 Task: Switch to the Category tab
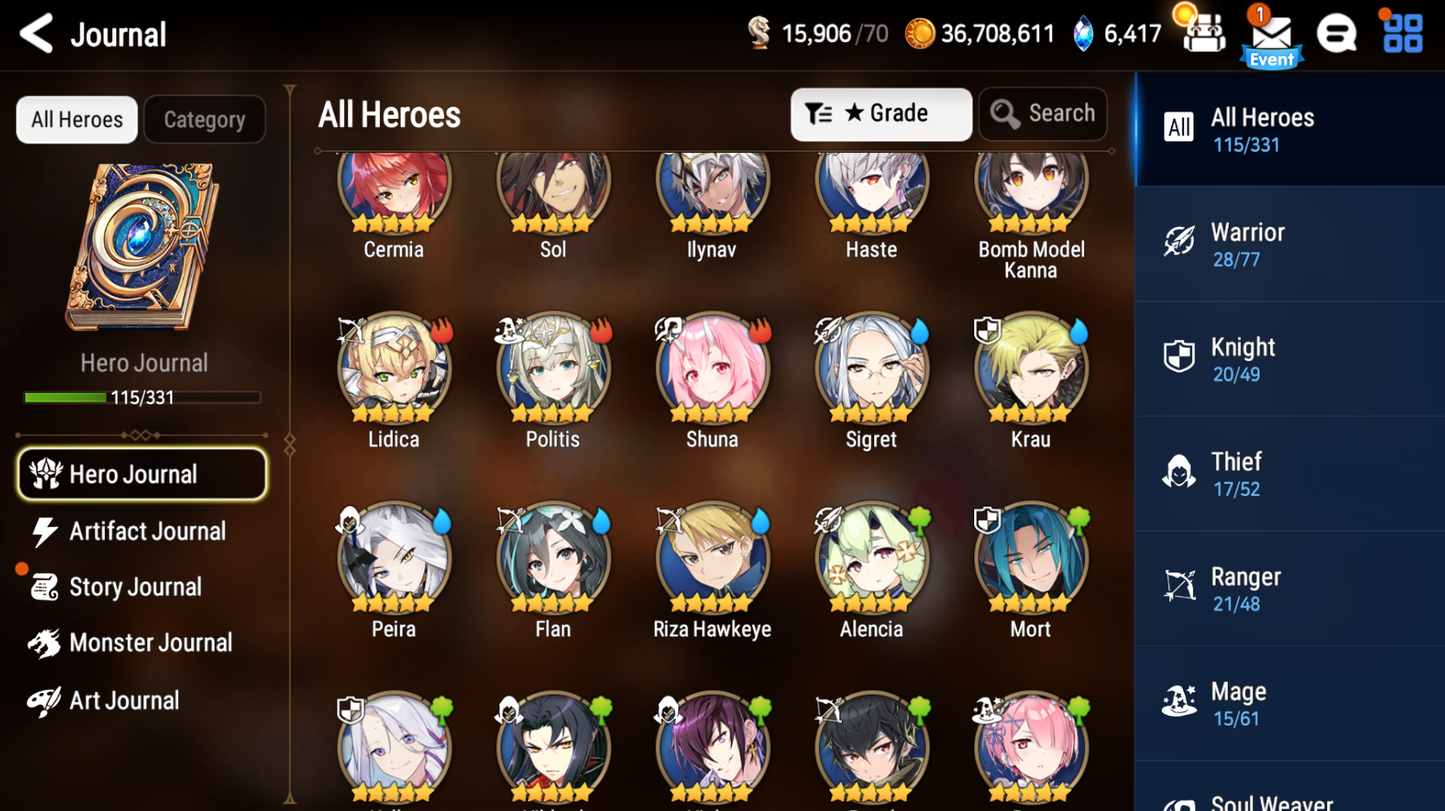pos(204,119)
